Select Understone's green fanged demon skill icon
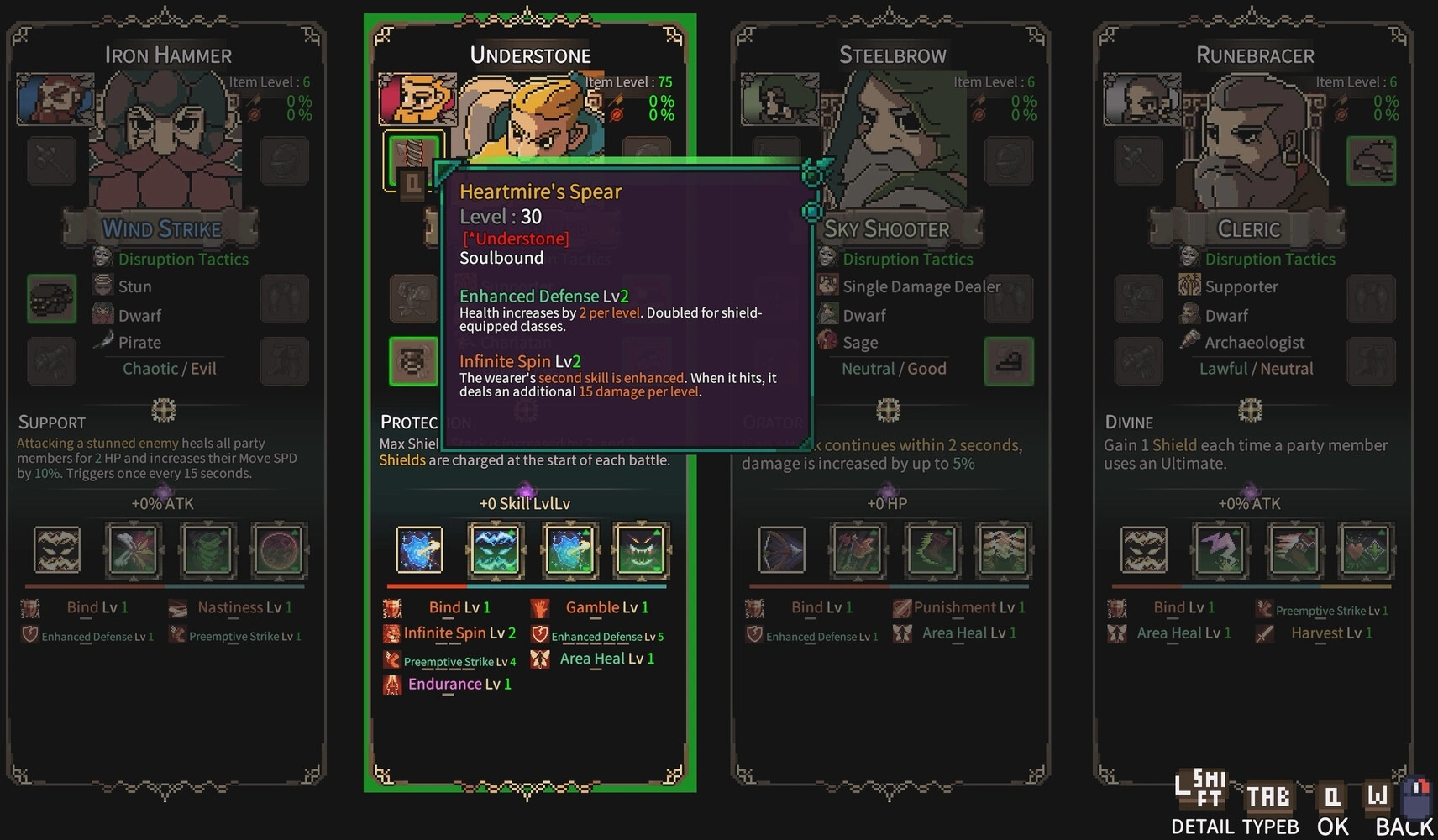This screenshot has width=1438, height=840. pos(641,550)
